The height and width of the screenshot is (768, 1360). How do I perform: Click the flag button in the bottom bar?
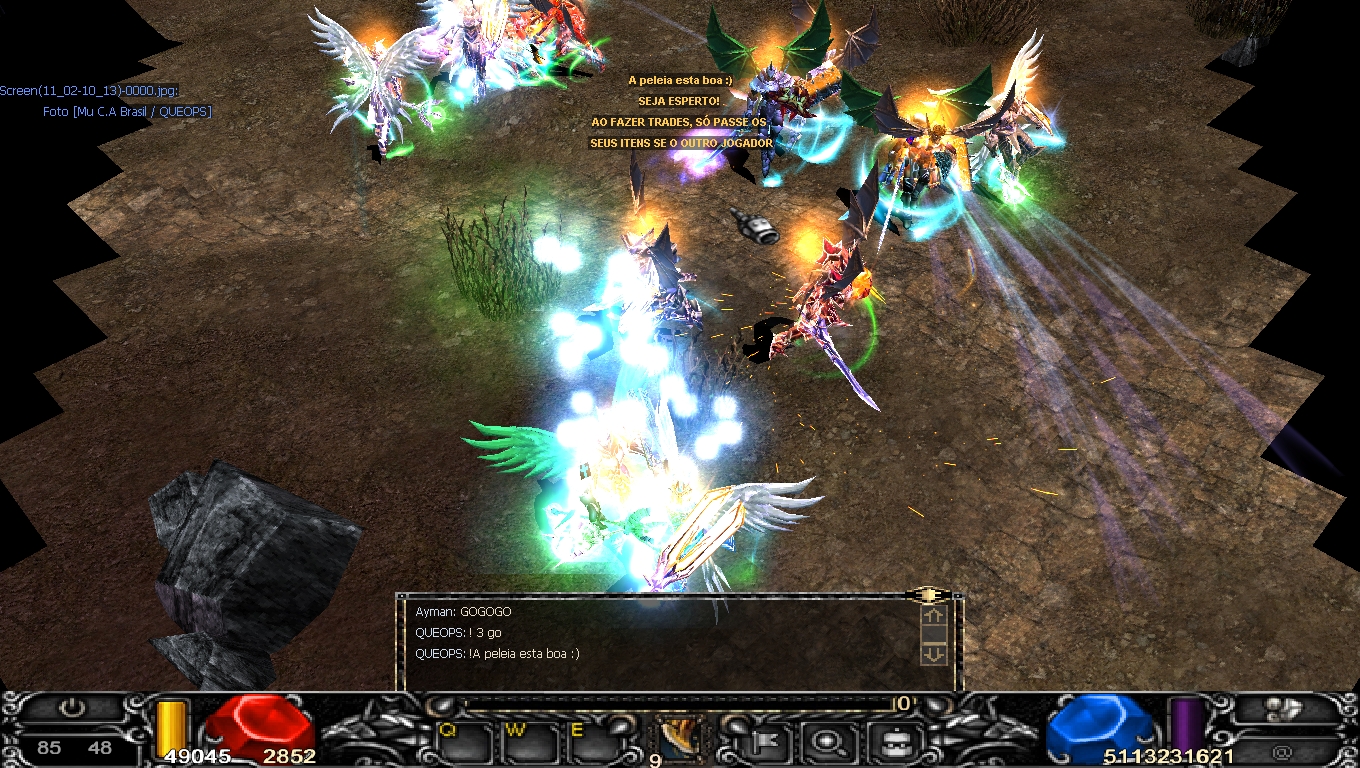pos(771,742)
